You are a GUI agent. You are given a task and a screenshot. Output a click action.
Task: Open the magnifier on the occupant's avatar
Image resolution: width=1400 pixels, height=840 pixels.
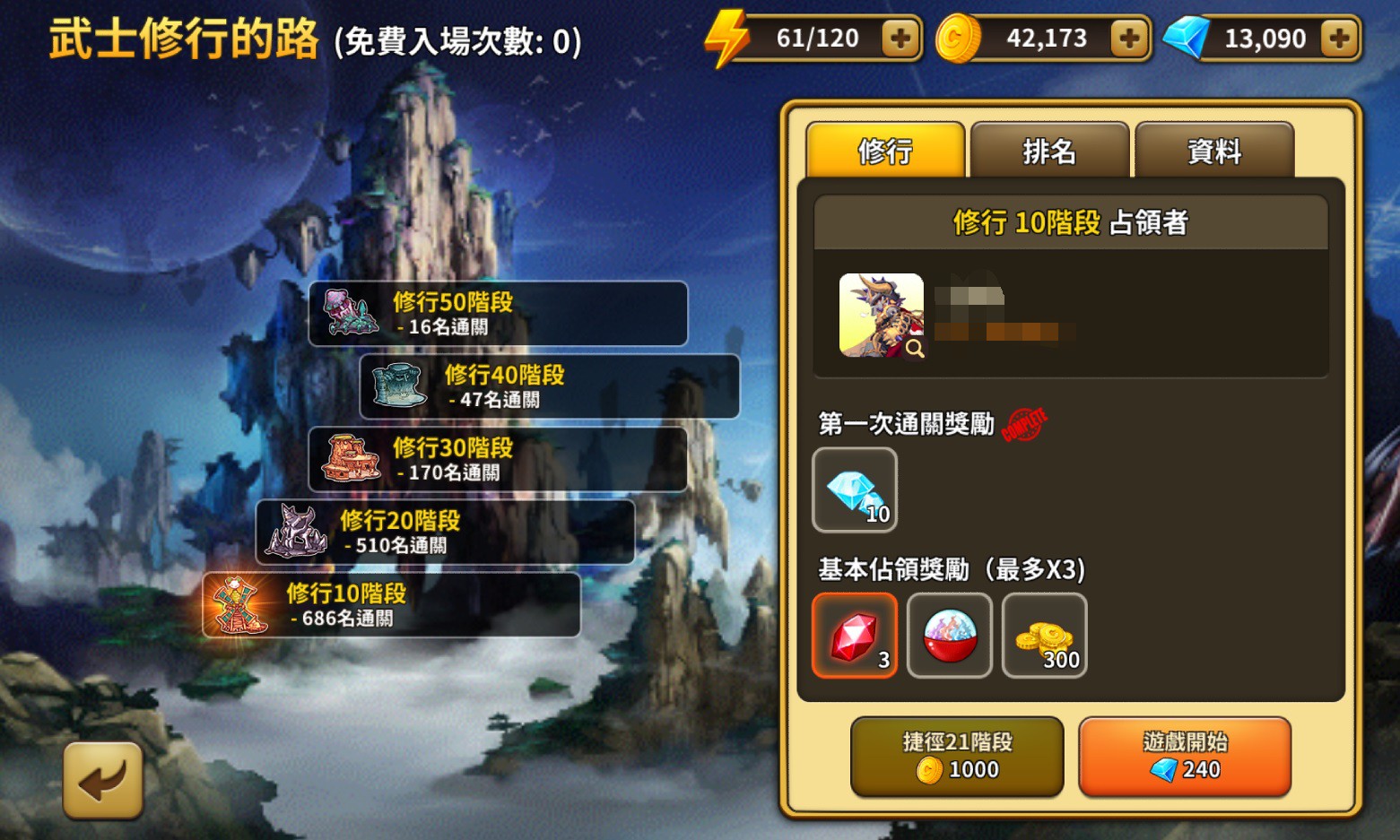(x=914, y=349)
